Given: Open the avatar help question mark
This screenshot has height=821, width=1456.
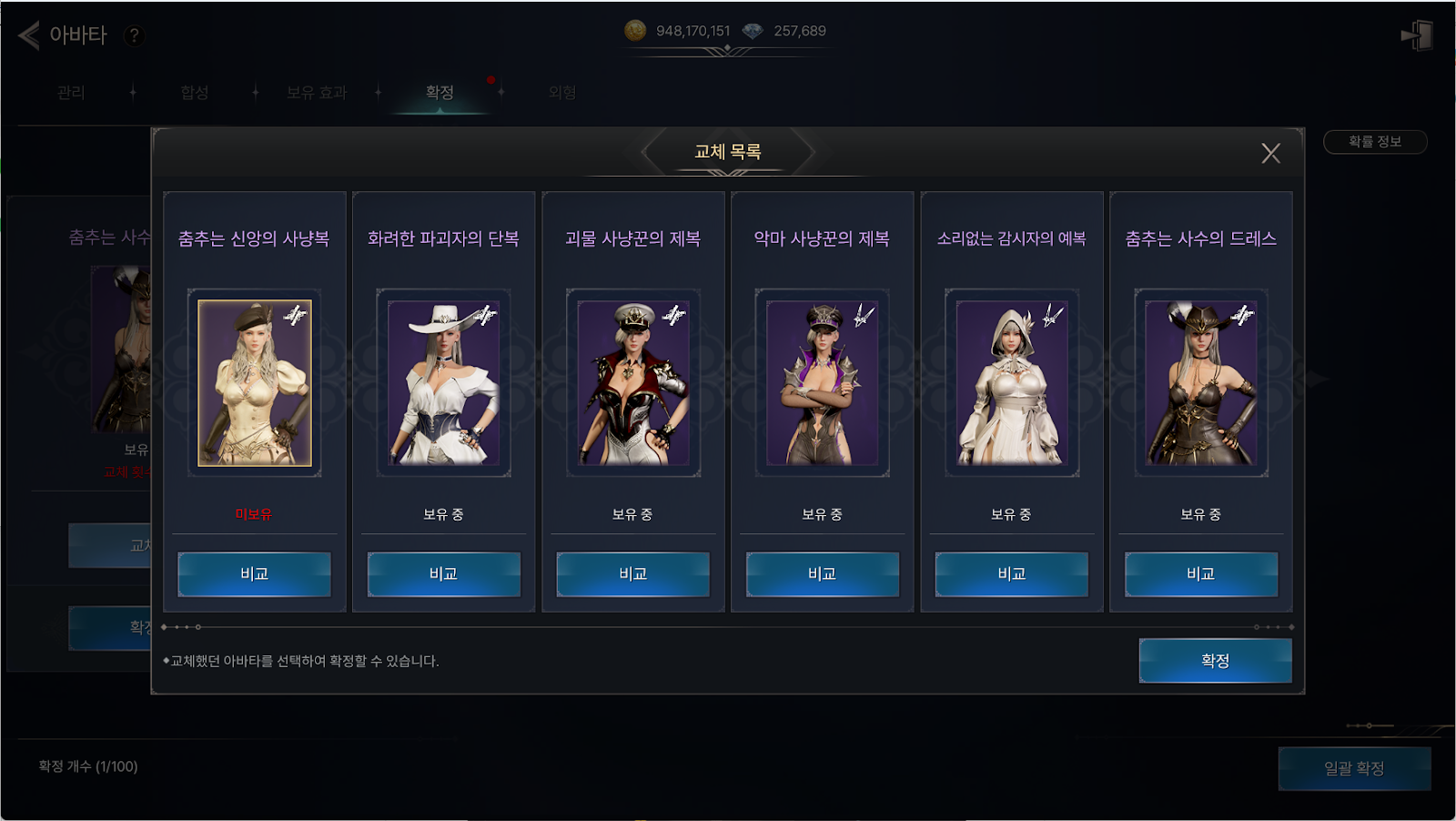Looking at the screenshot, I should tap(134, 35).
